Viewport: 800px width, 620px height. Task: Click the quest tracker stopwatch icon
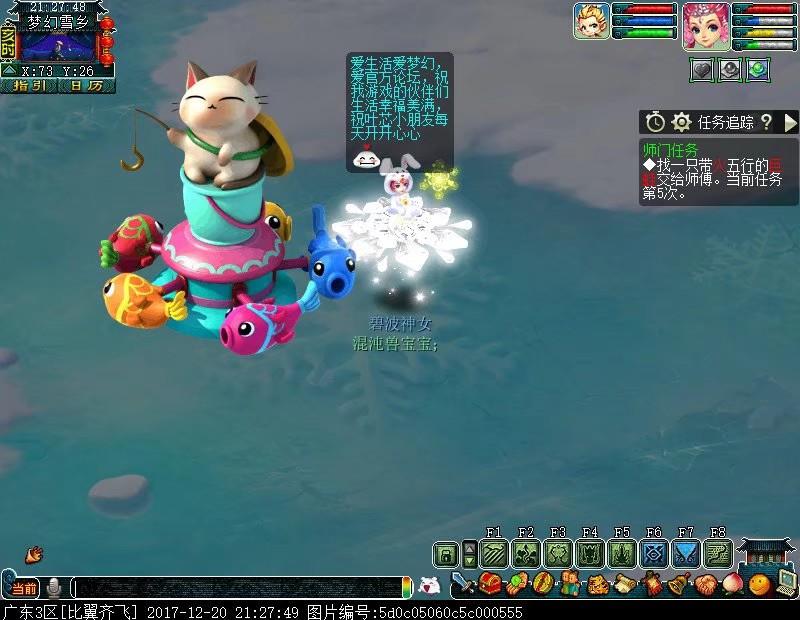(655, 122)
